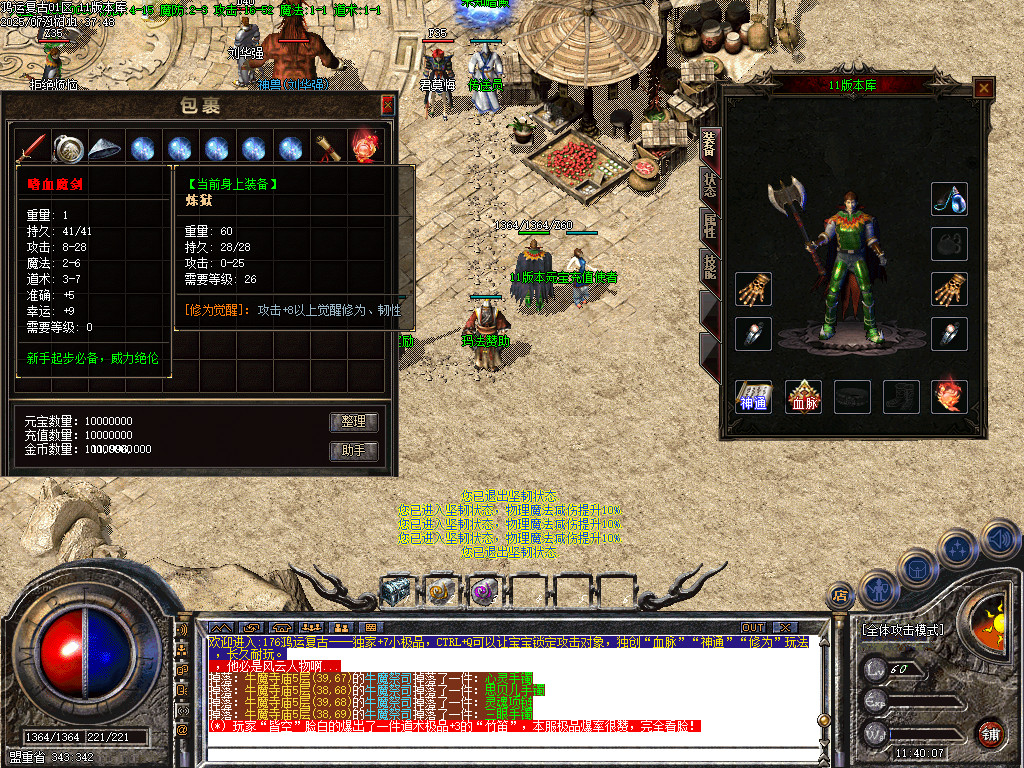Show the 技能 skills tab

(709, 265)
